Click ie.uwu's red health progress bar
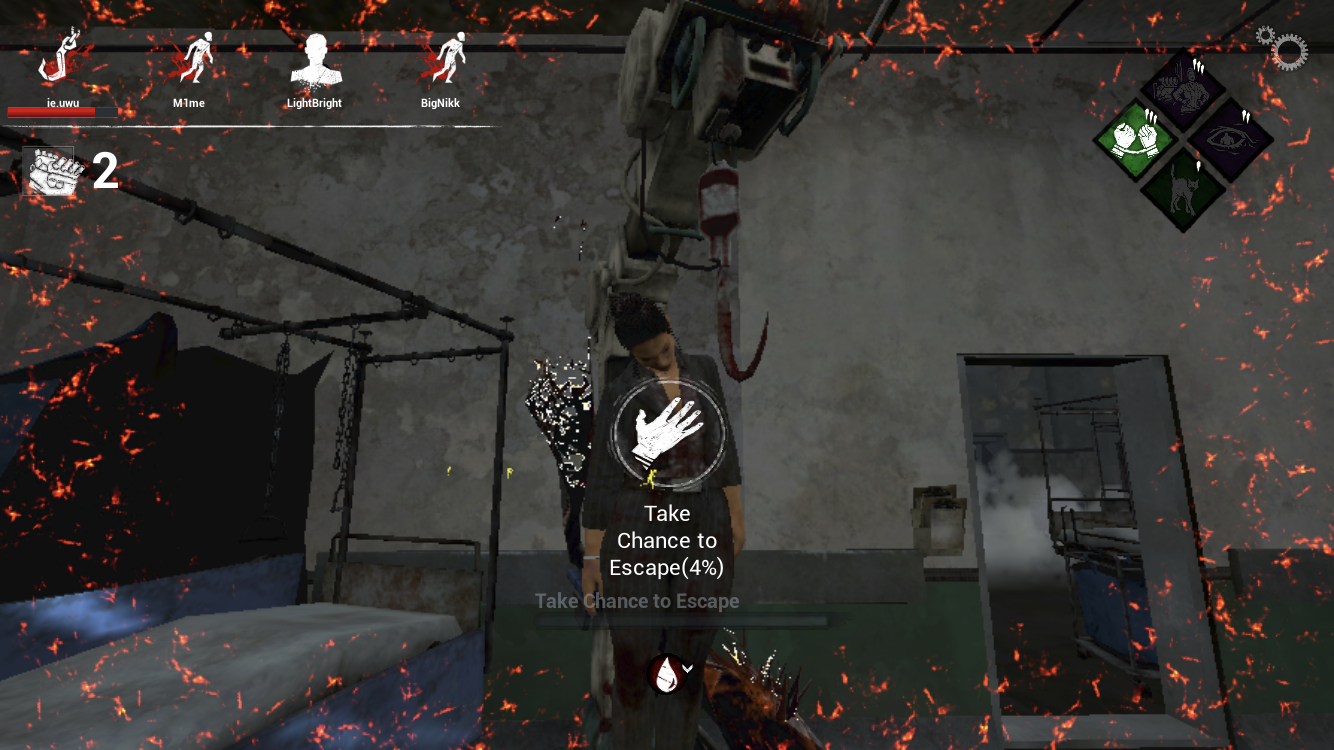The width and height of the screenshot is (1334, 750). 61,112
